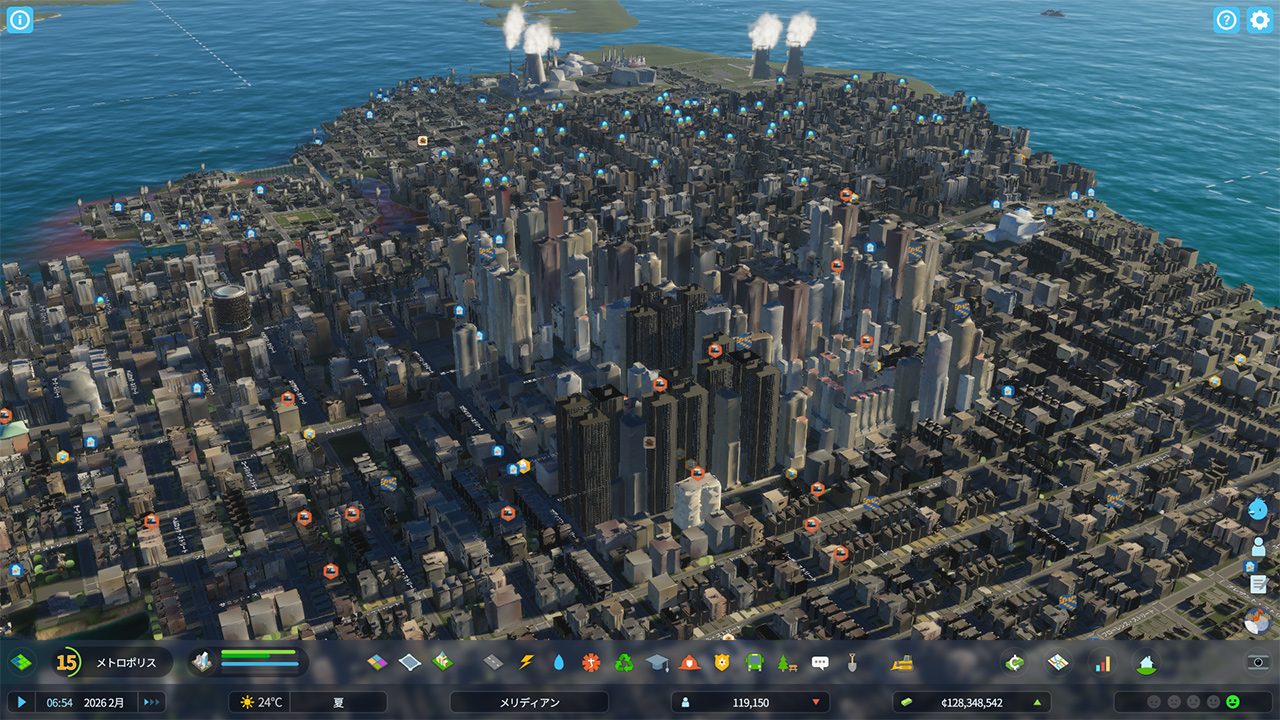
Task: Open the electricity lightning bolt menu
Action: click(x=526, y=662)
